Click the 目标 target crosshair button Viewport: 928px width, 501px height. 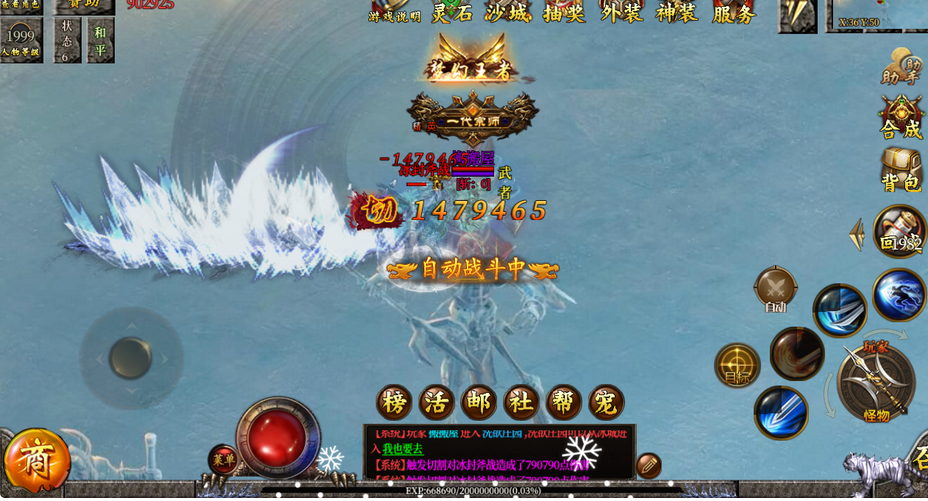pyautogui.click(x=737, y=364)
